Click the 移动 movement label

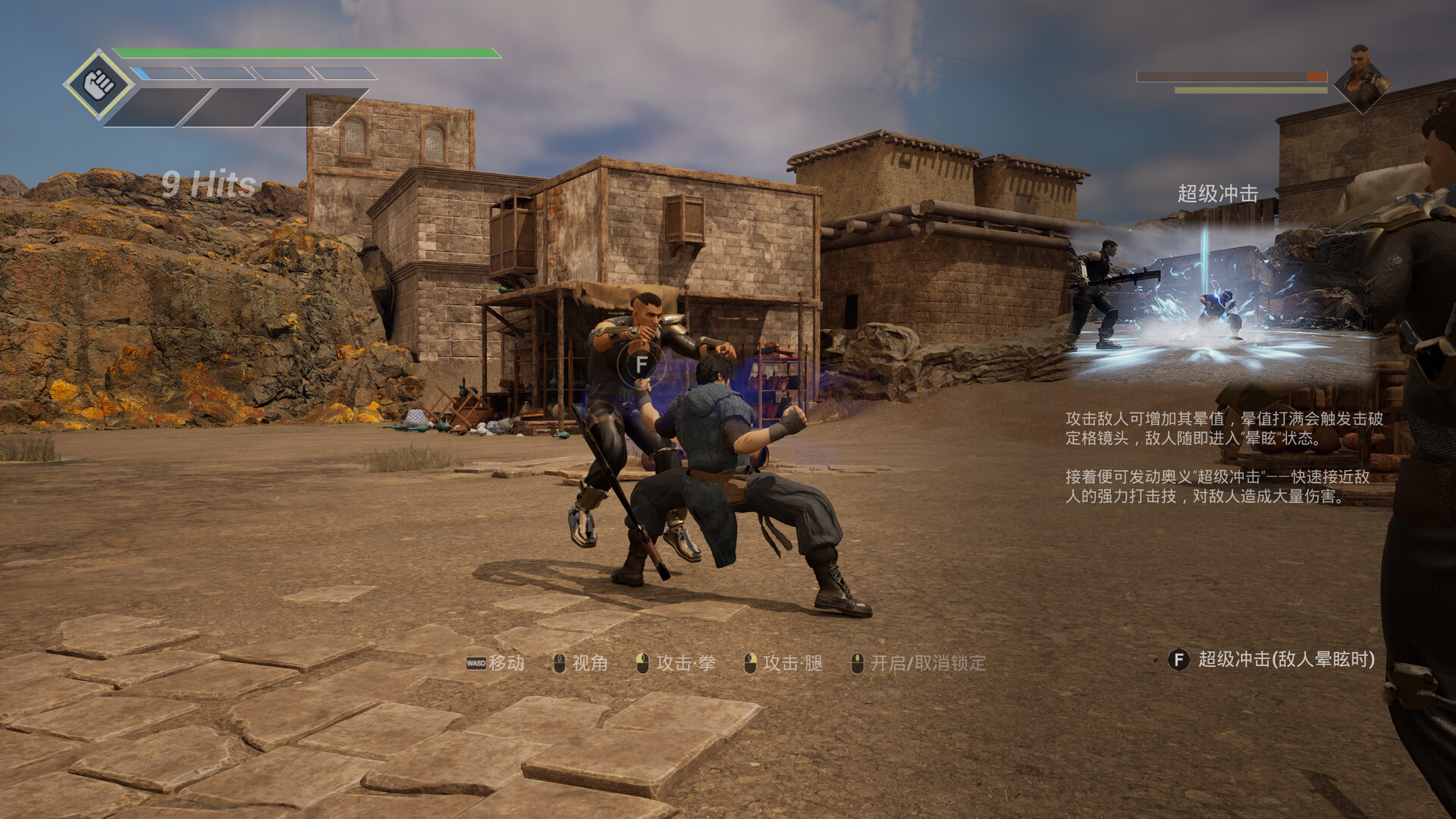pyautogui.click(x=507, y=662)
